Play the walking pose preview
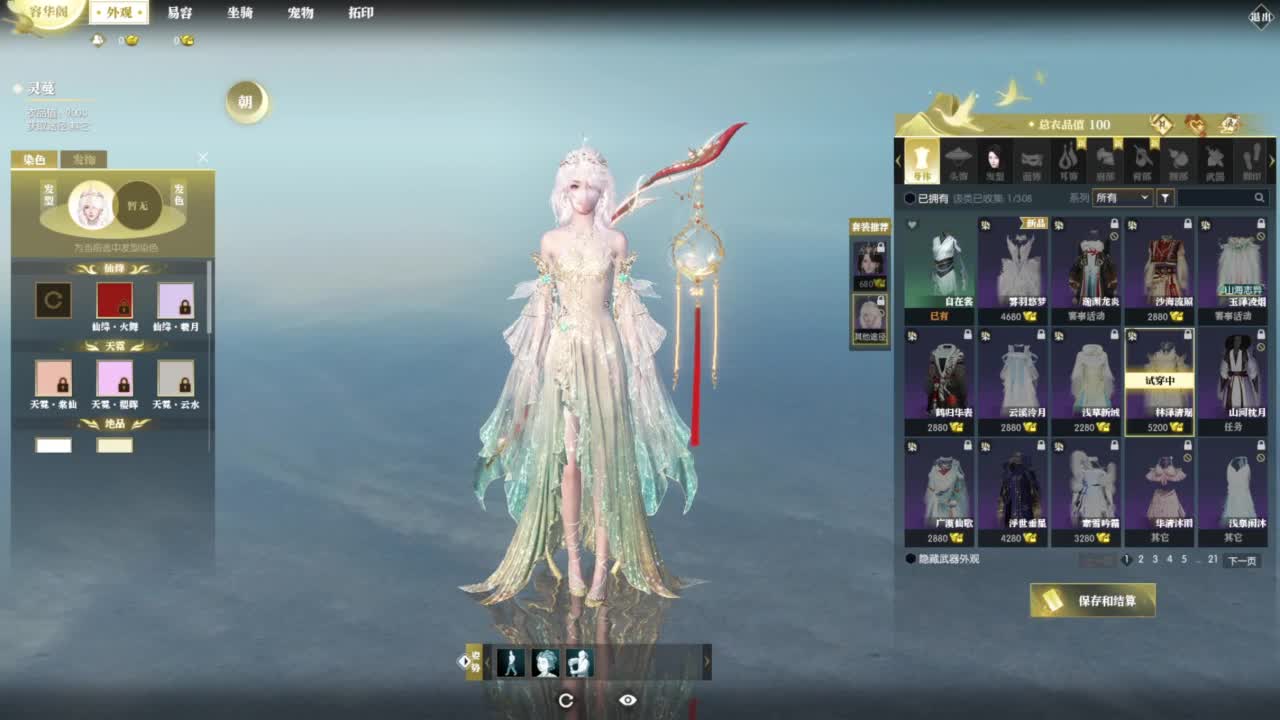 [x=511, y=662]
